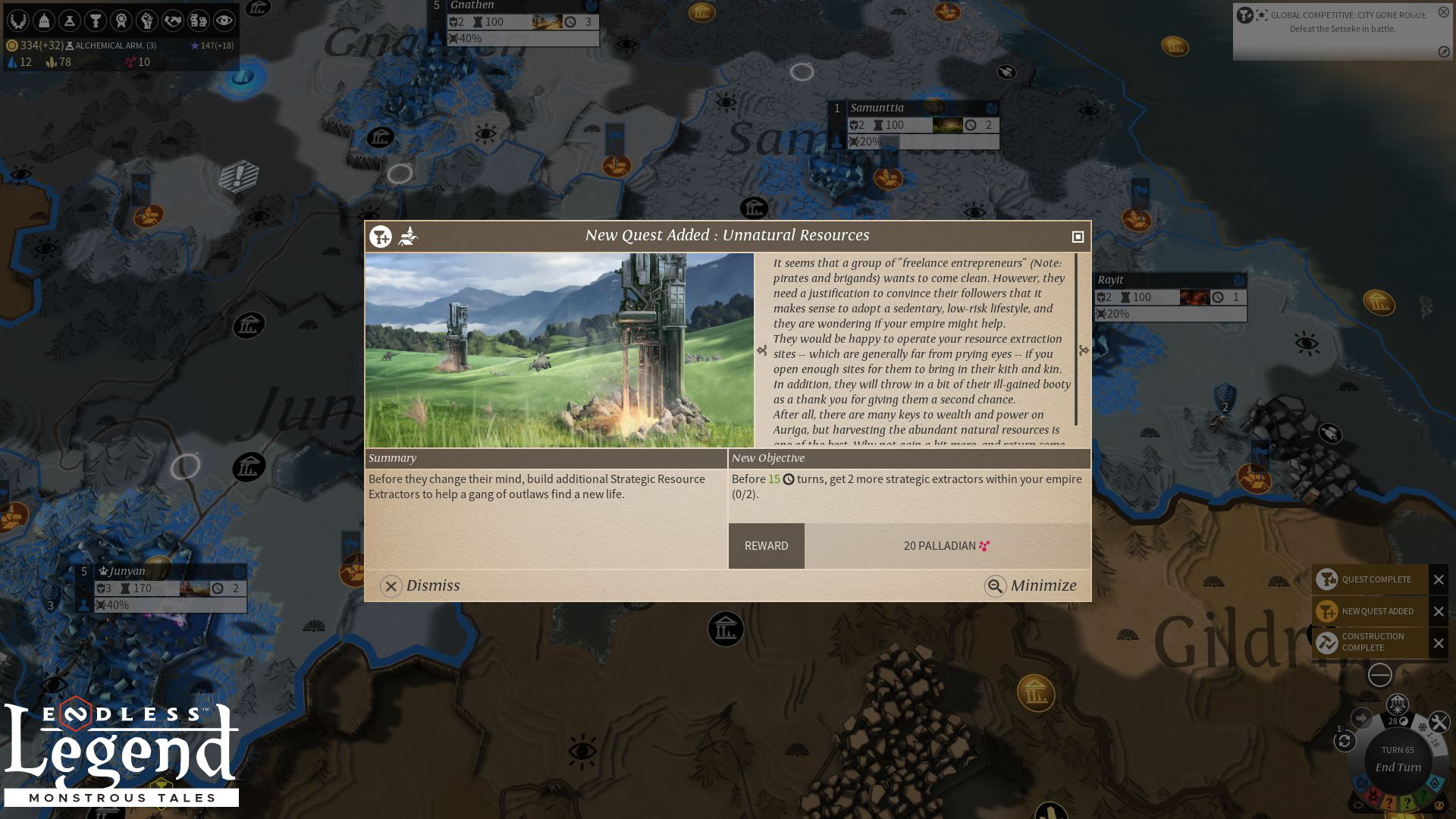Open the Diplomacy handshake screen

tap(173, 20)
